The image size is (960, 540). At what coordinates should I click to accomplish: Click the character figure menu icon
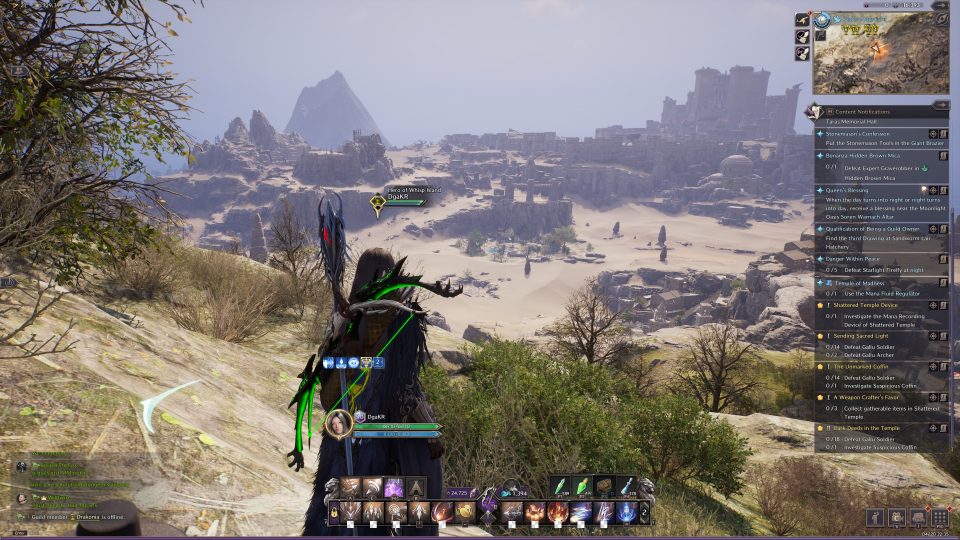[x=875, y=517]
